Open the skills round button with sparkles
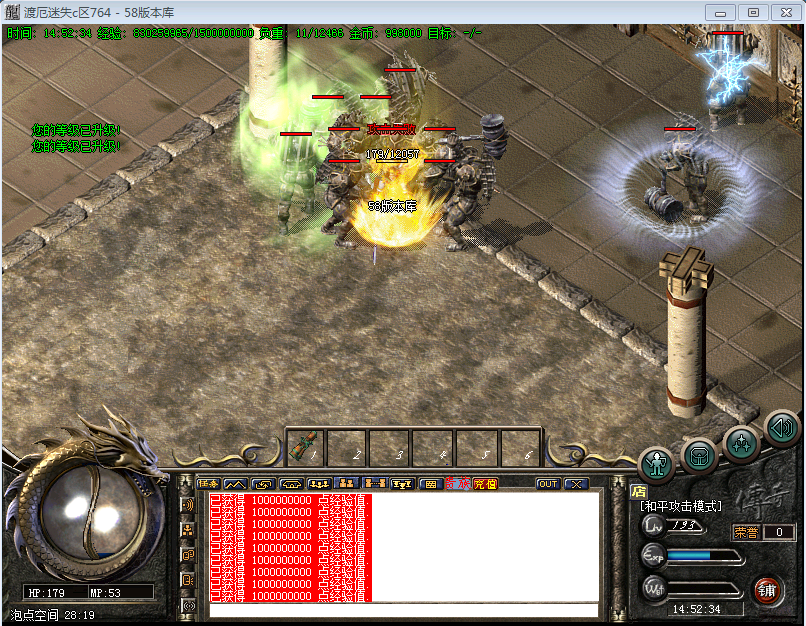Screen dimensions: 806x626 (x=741, y=441)
